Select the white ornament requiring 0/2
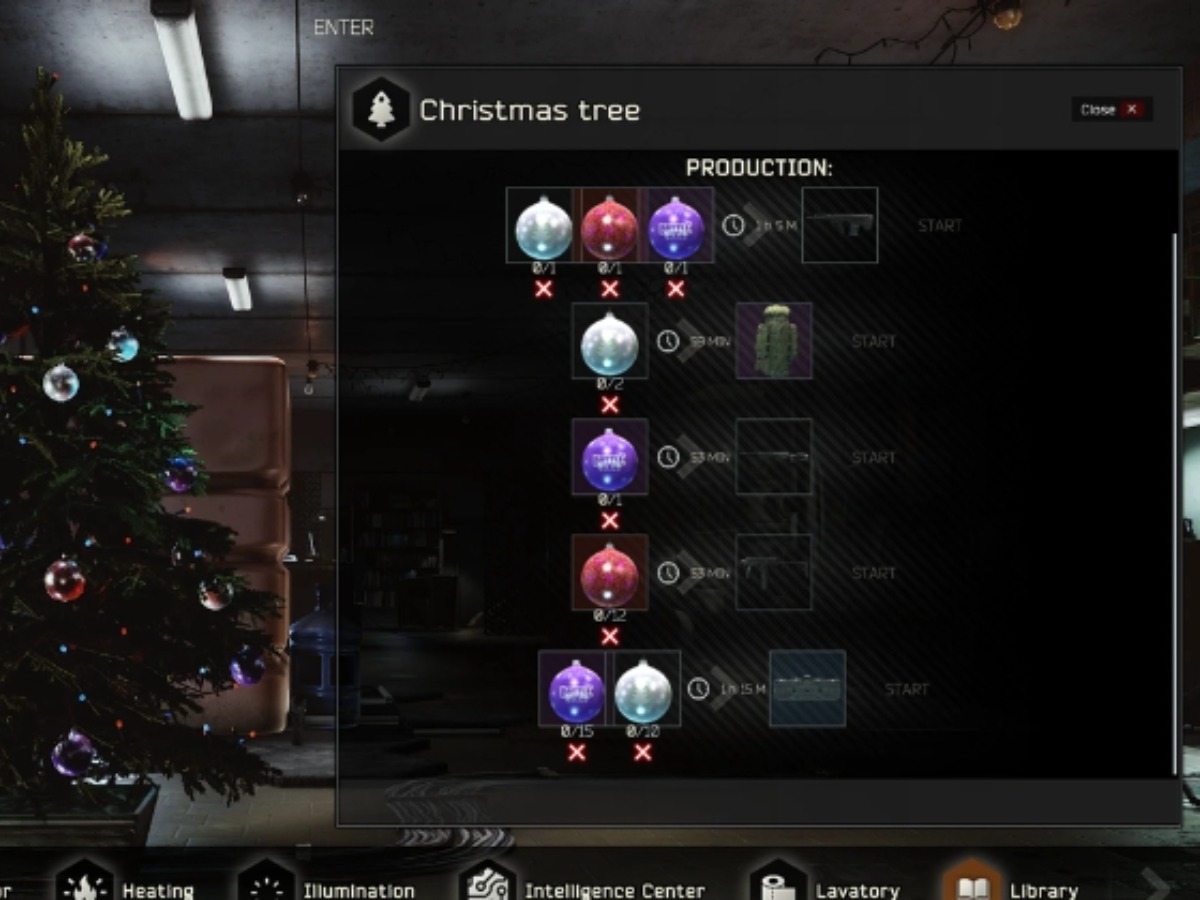 click(x=610, y=342)
